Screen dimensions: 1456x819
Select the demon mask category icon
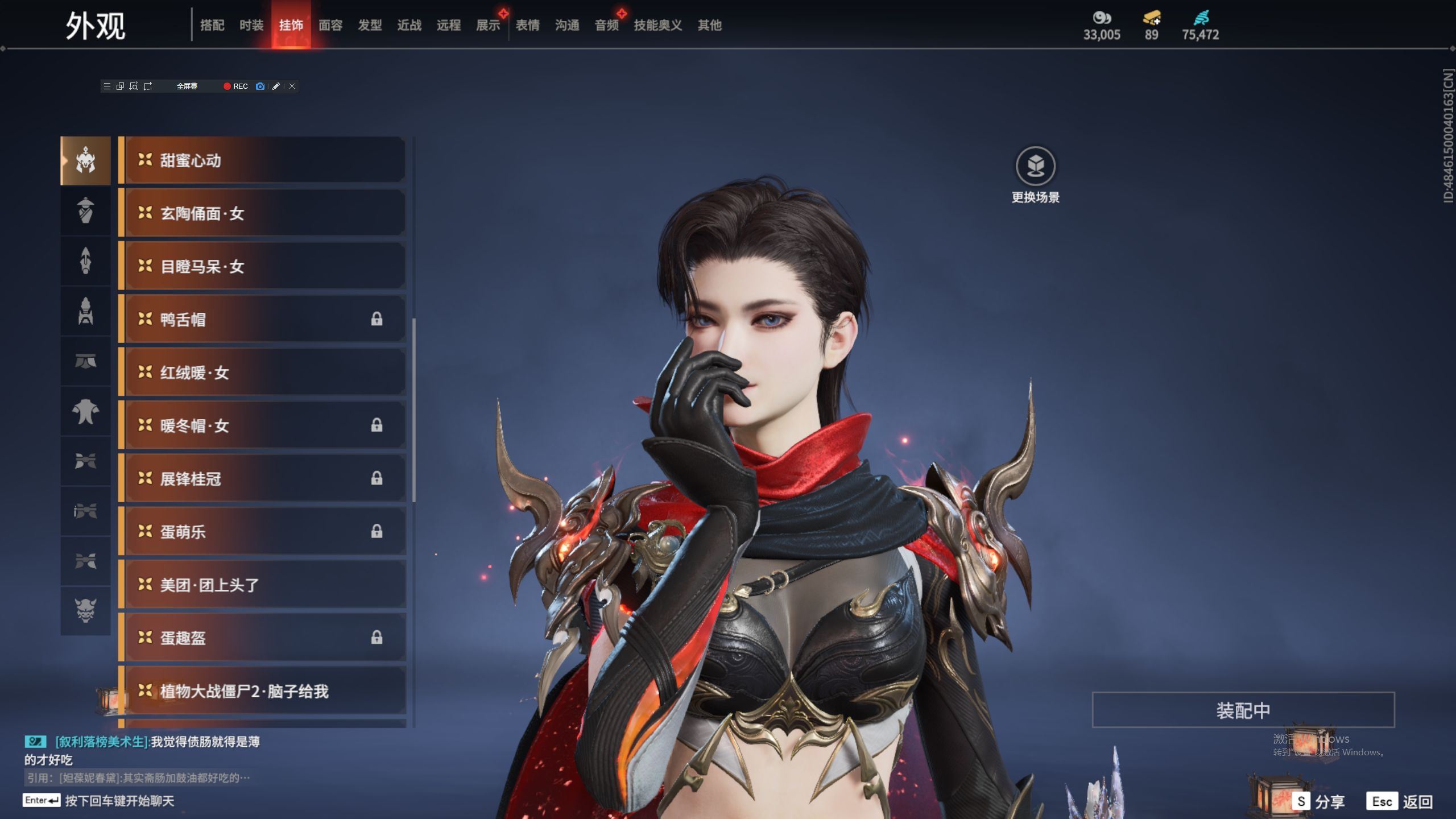coord(85,610)
